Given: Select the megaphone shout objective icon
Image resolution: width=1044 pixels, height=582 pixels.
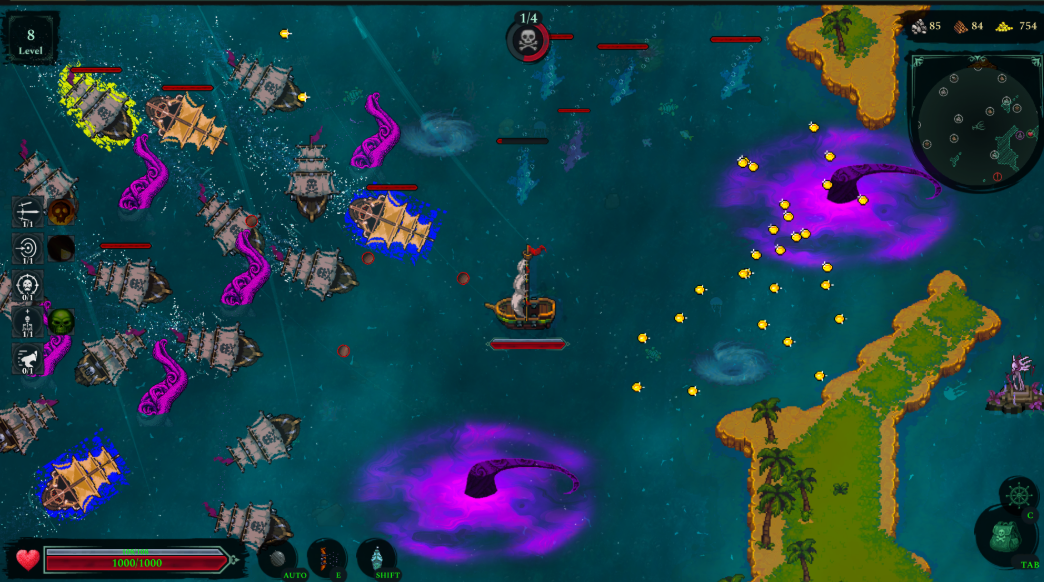Looking at the screenshot, I should pos(27,358).
